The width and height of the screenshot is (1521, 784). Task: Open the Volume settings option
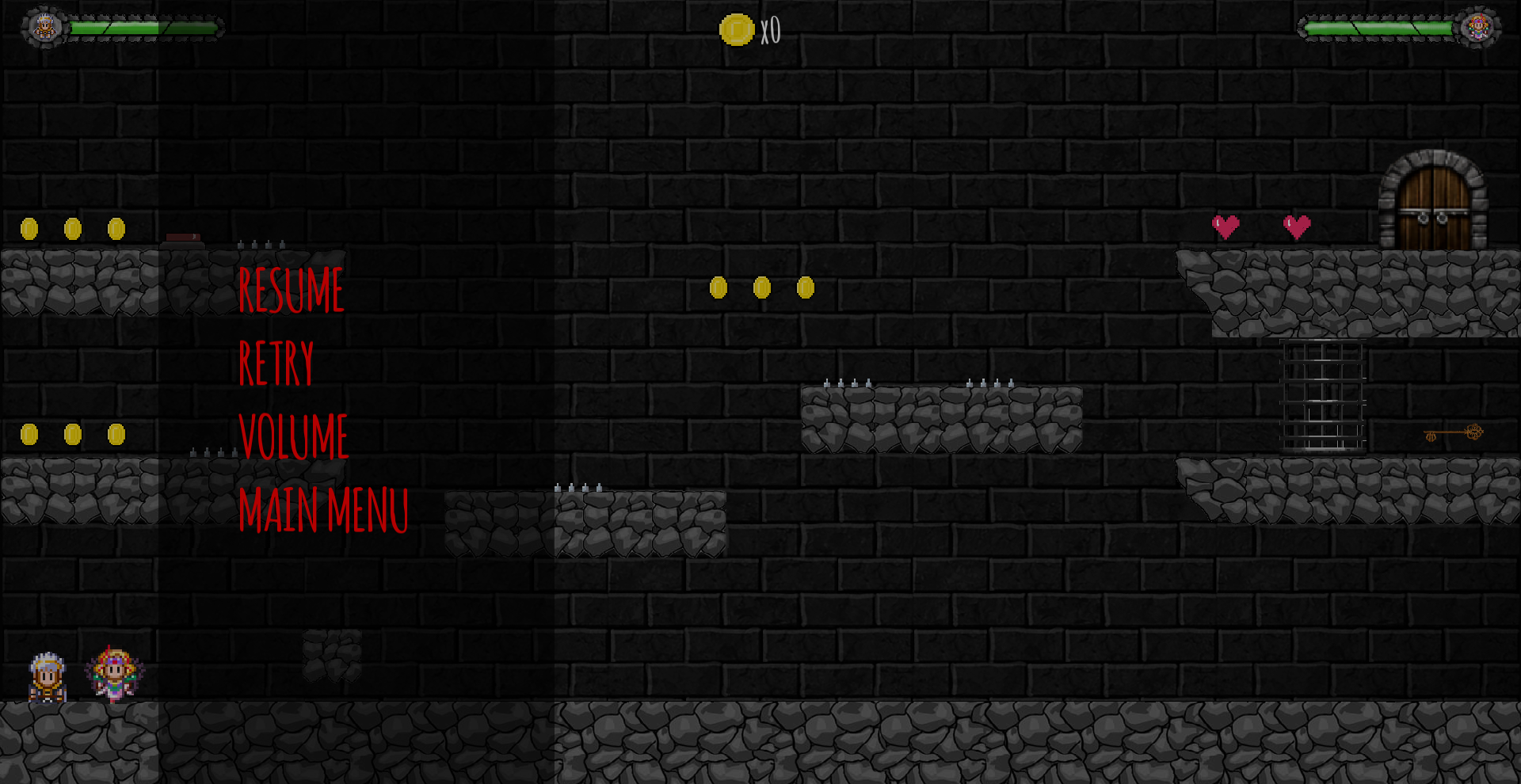(294, 437)
